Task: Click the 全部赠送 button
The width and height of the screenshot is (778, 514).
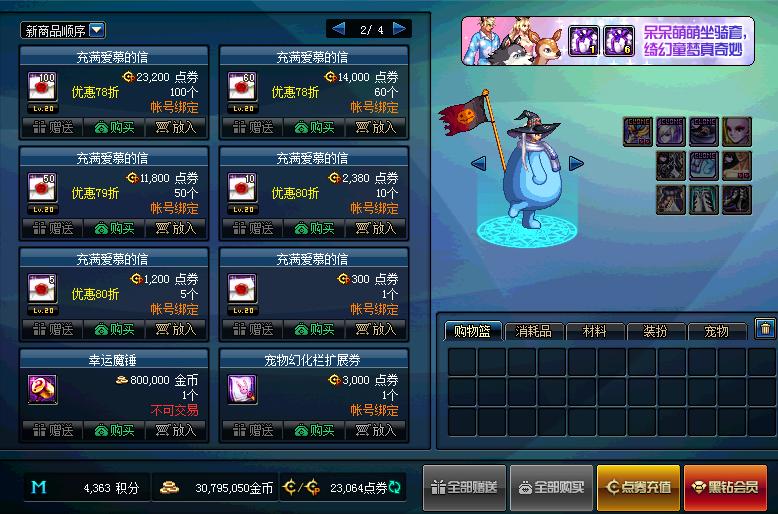Action: tap(463, 487)
